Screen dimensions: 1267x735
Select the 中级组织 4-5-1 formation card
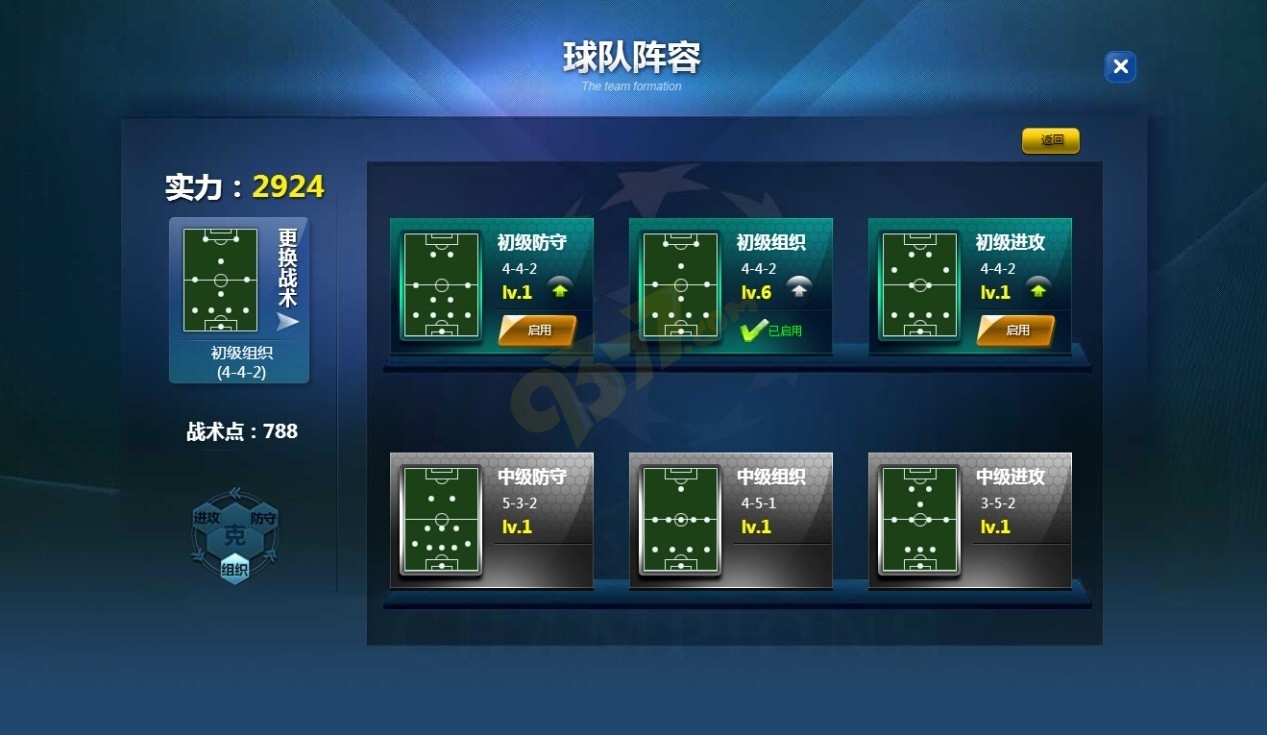coord(730,520)
